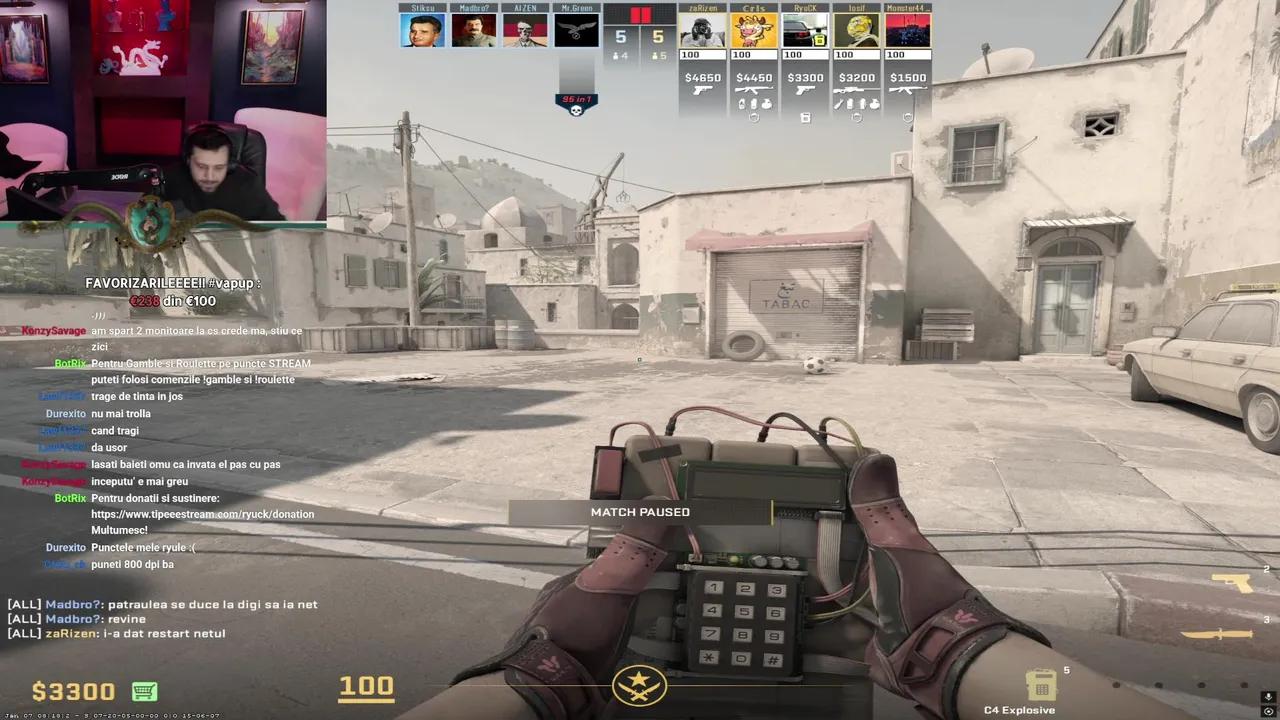This screenshot has width=1280, height=720.
Task: Open the tipeeestream donation link in chat
Action: (203, 513)
